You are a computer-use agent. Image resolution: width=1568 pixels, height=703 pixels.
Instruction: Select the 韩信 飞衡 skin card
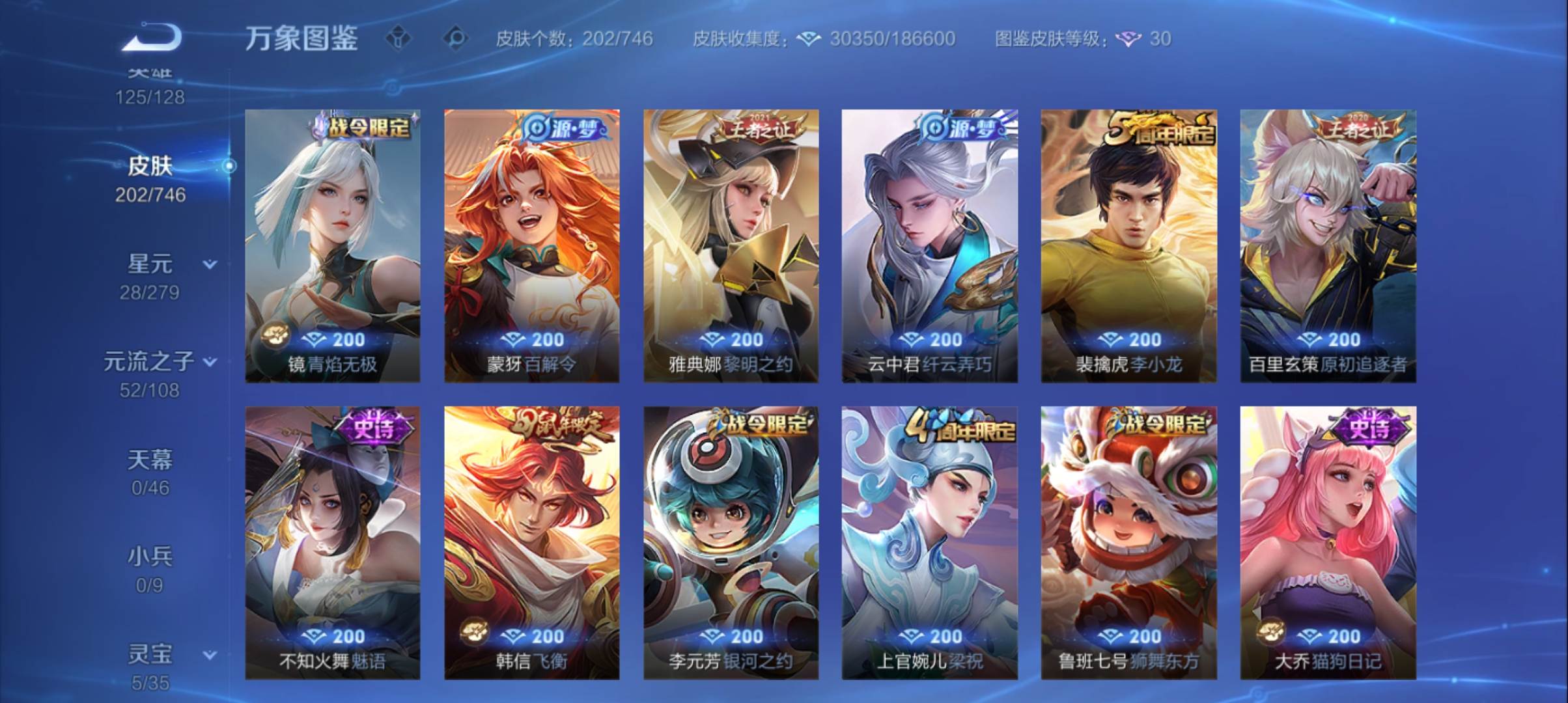click(x=531, y=543)
